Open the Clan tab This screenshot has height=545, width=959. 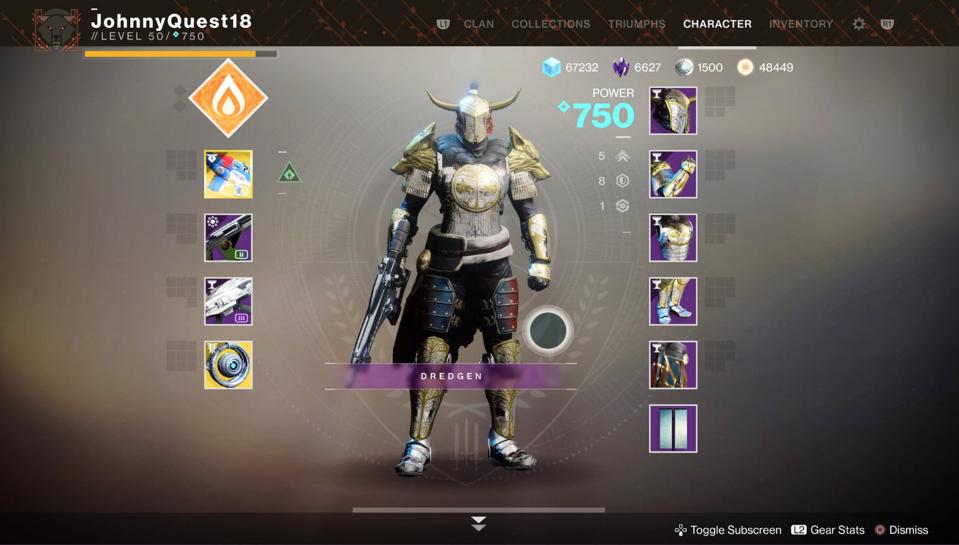[478, 24]
